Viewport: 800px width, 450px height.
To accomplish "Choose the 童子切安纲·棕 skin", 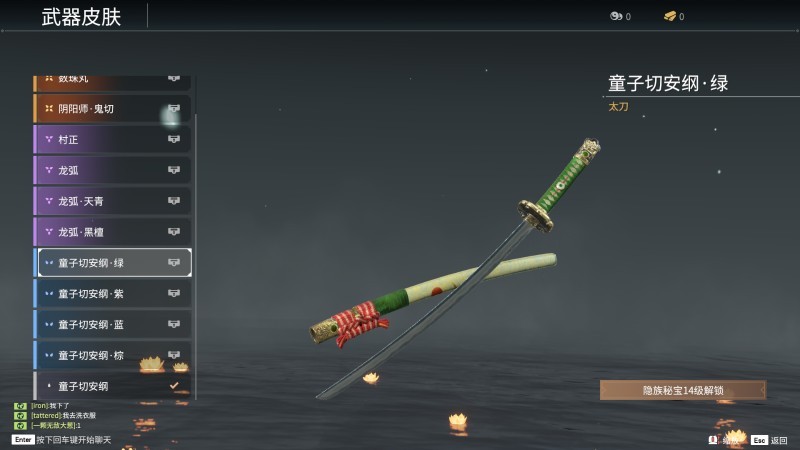I will [112, 355].
